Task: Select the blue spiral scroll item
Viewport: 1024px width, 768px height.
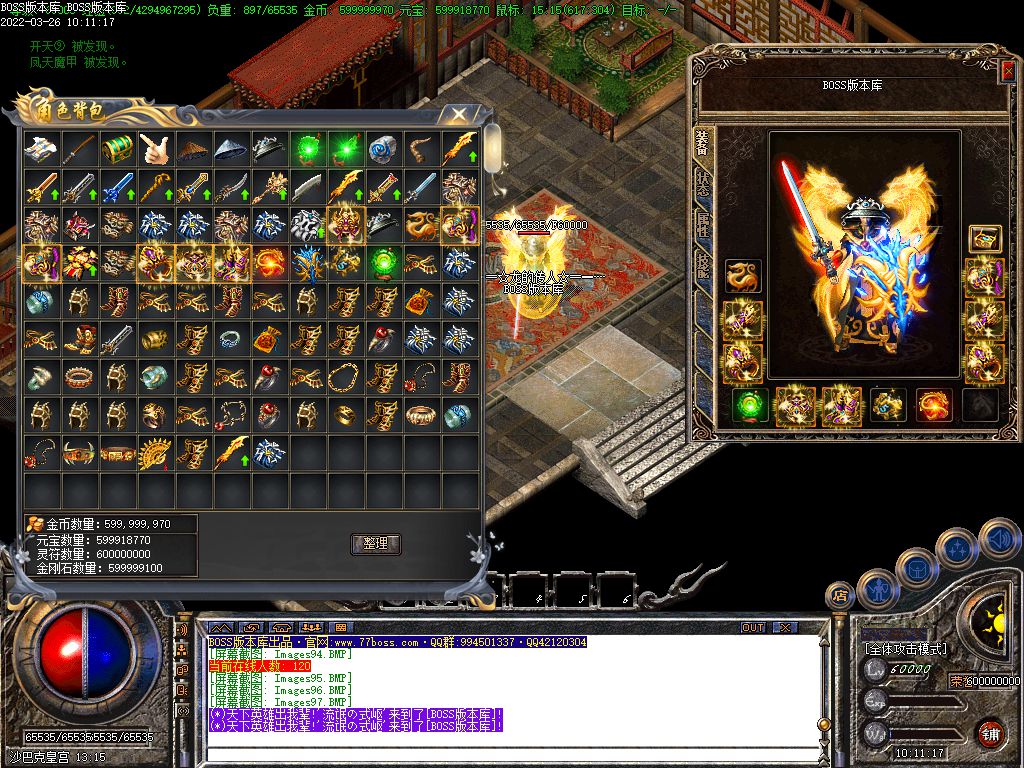Action: [x=384, y=149]
